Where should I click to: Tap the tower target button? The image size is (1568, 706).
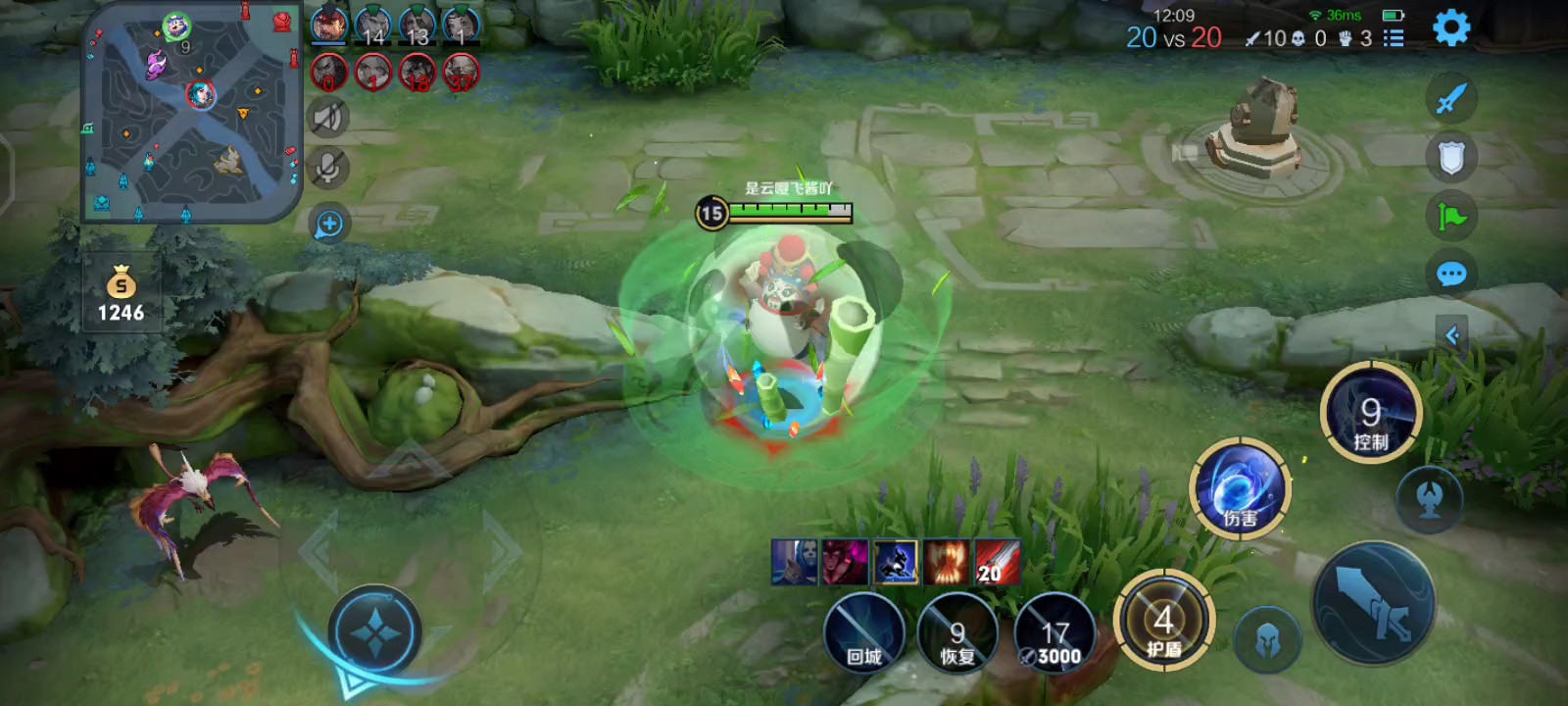tap(1430, 499)
